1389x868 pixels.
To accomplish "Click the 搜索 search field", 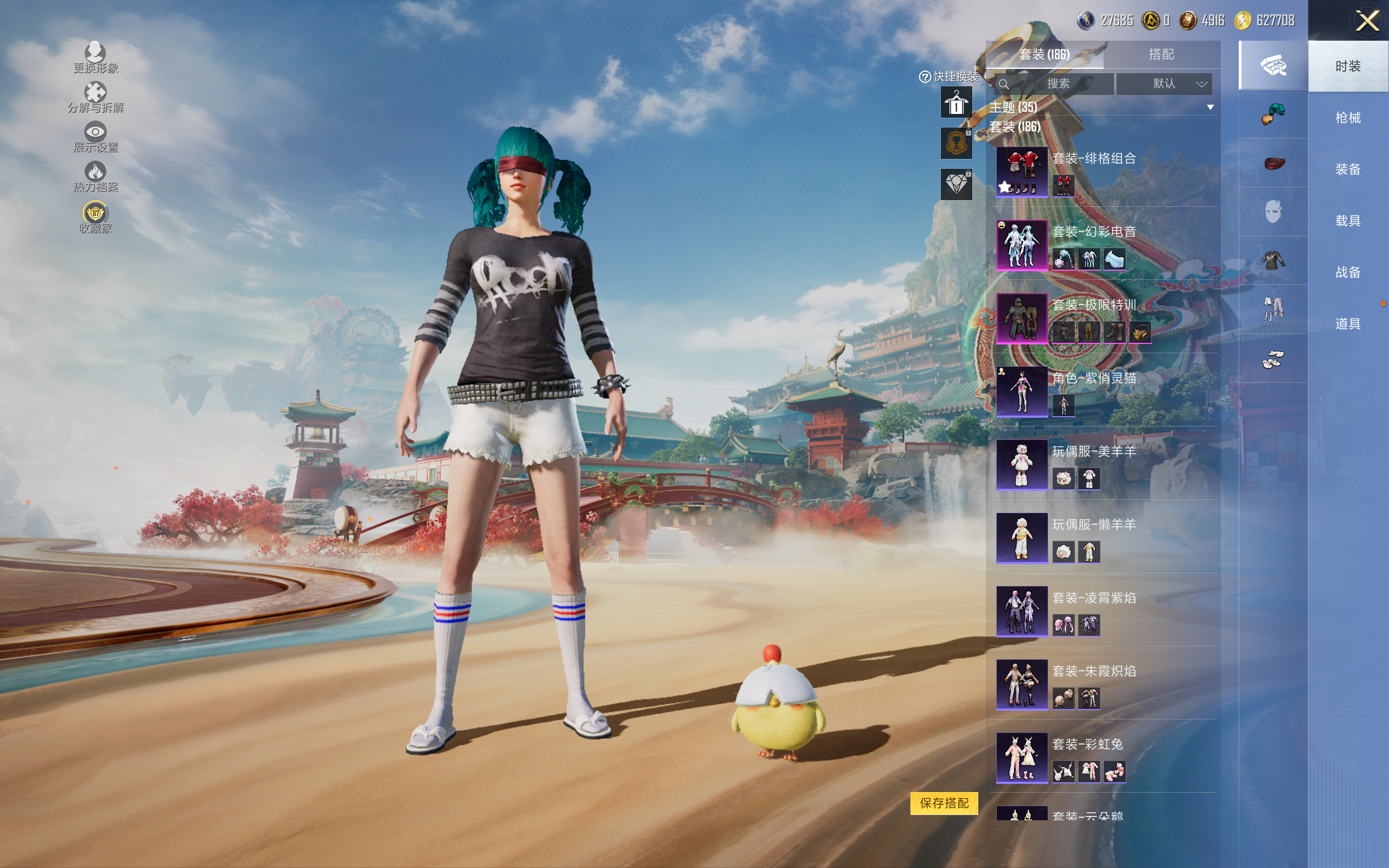I will click(1057, 84).
